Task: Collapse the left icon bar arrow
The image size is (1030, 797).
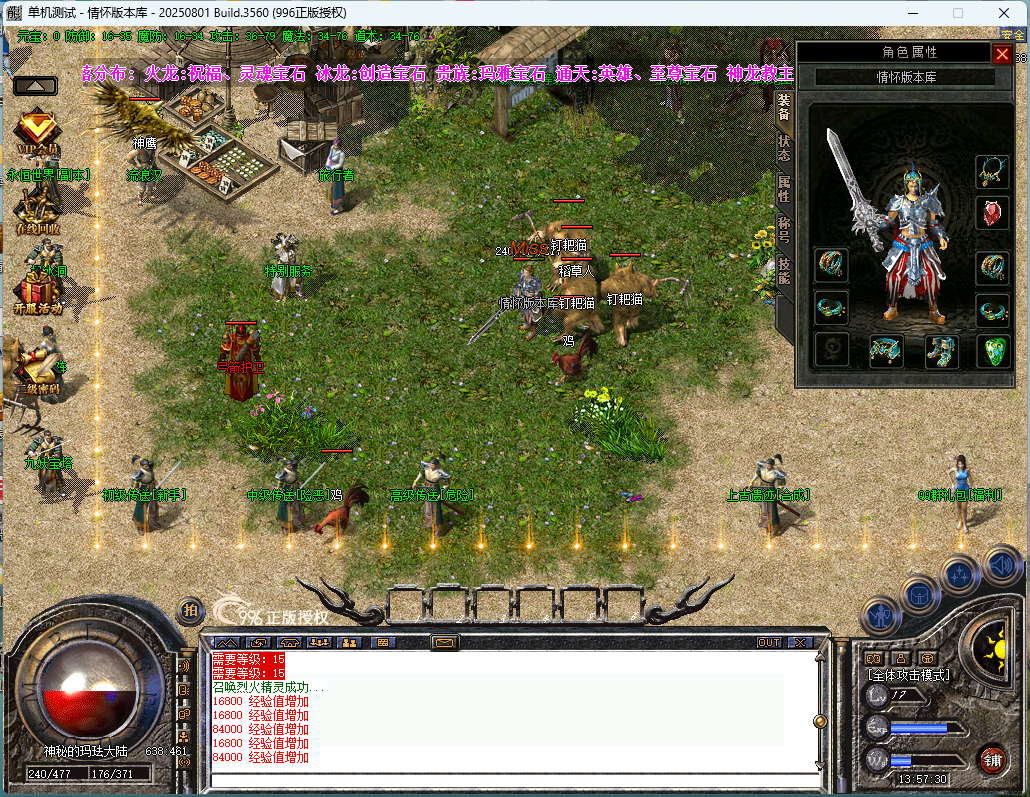Action: tap(34, 85)
